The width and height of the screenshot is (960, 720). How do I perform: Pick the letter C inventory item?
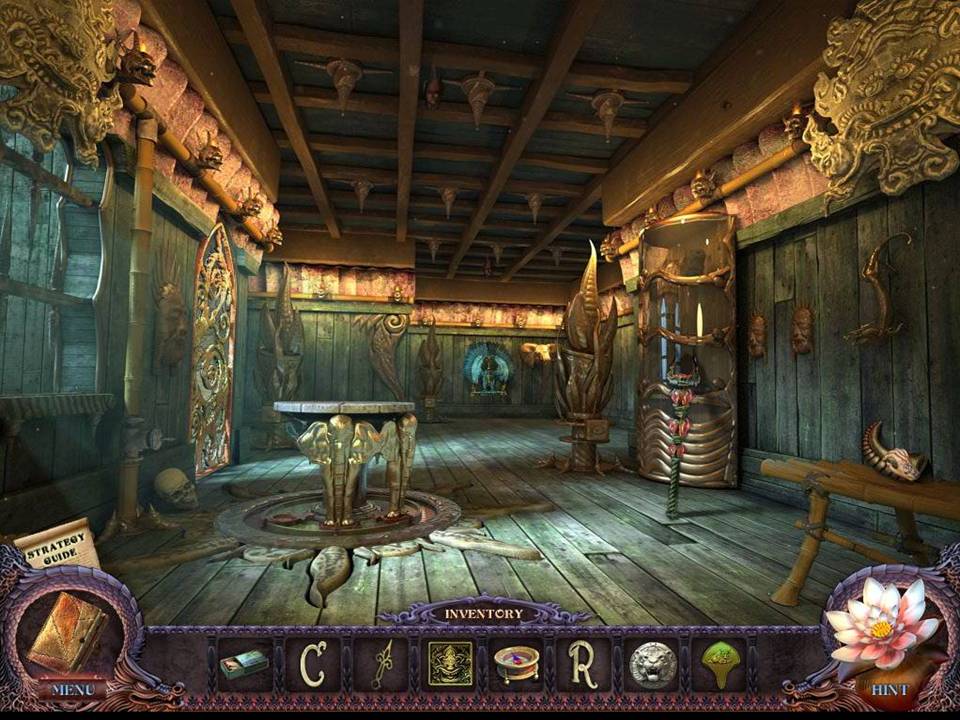pyautogui.click(x=314, y=663)
